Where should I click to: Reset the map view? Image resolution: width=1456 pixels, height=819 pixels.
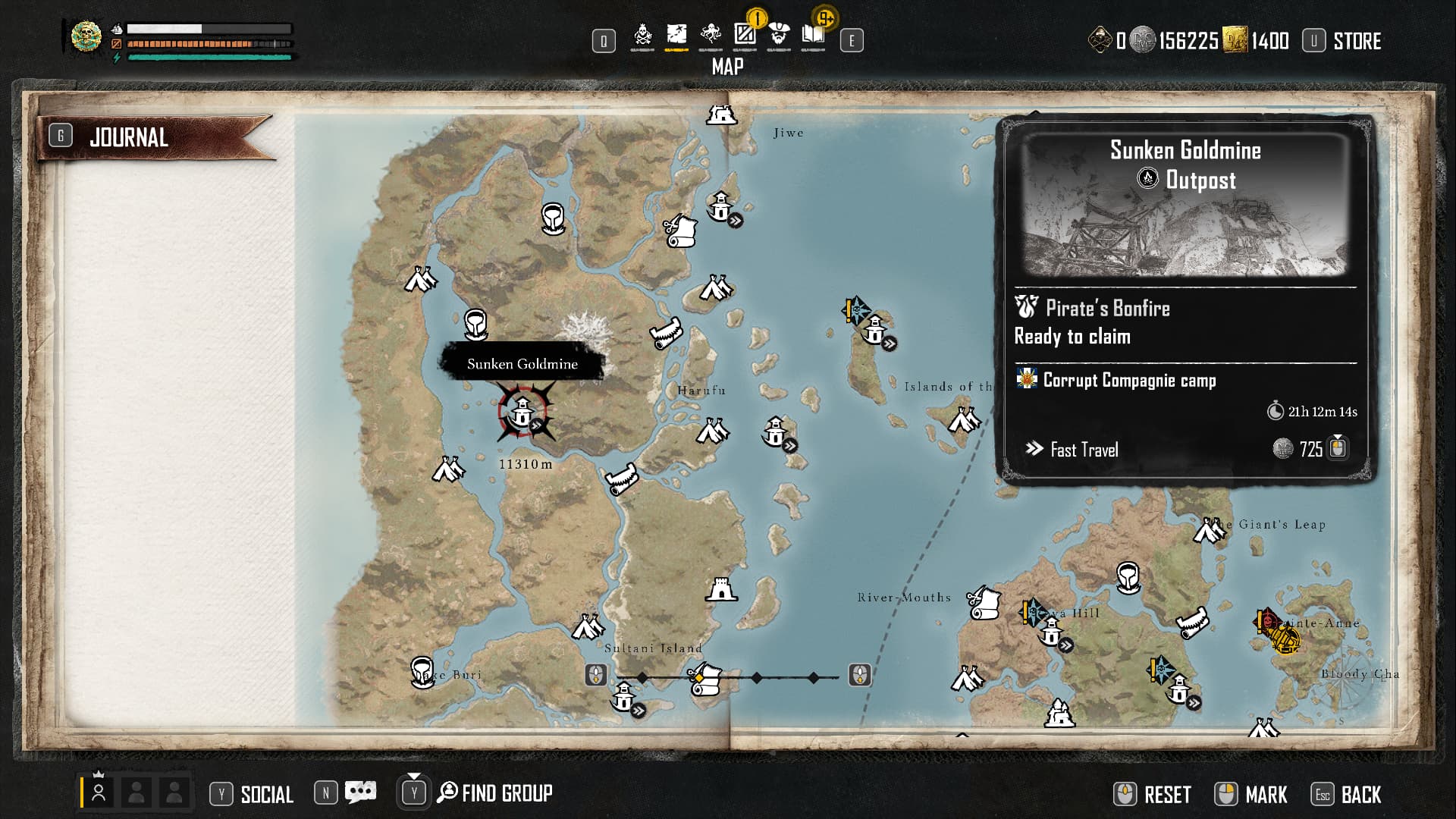pyautogui.click(x=1166, y=795)
